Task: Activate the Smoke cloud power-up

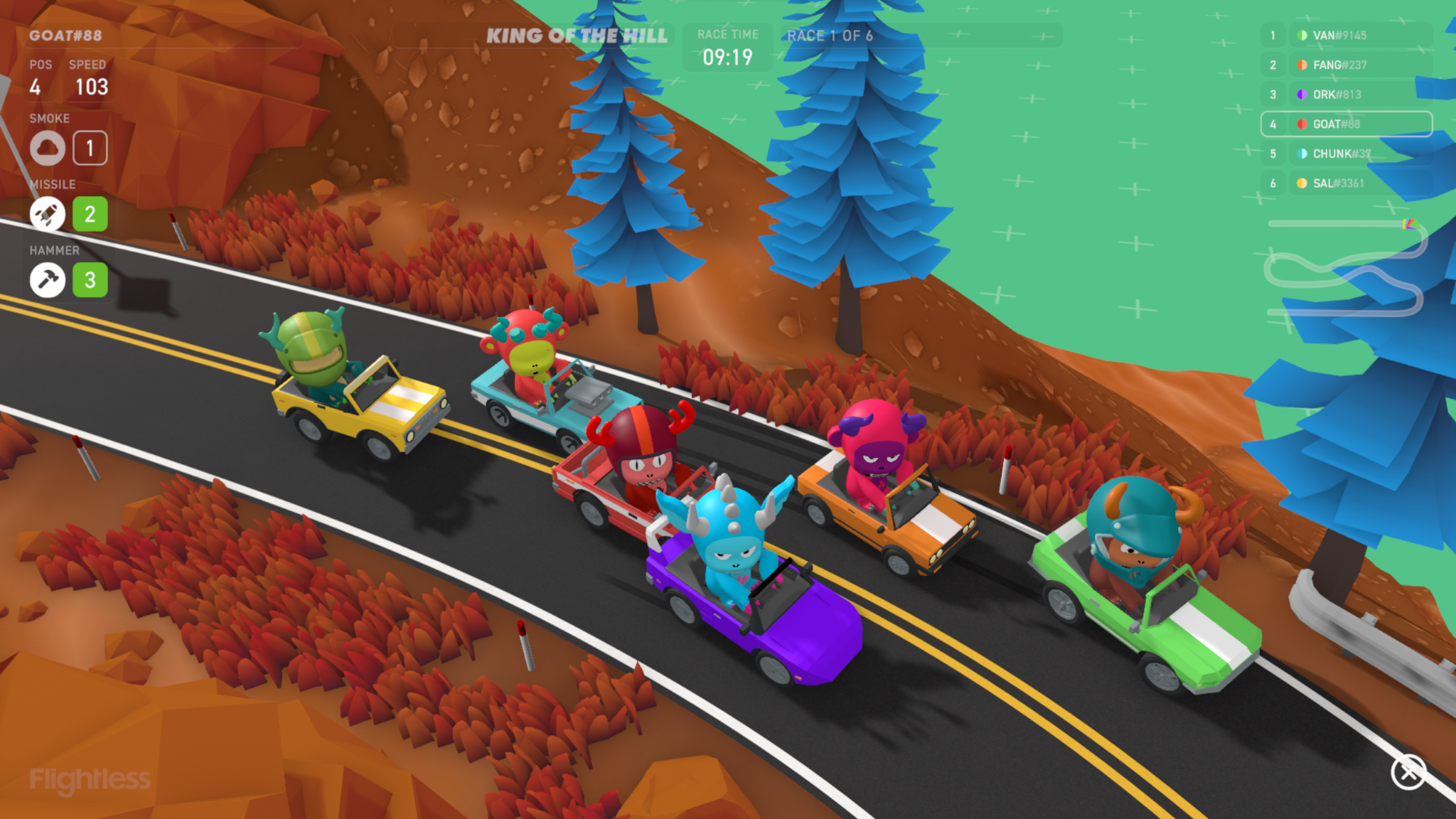Action: point(48,148)
